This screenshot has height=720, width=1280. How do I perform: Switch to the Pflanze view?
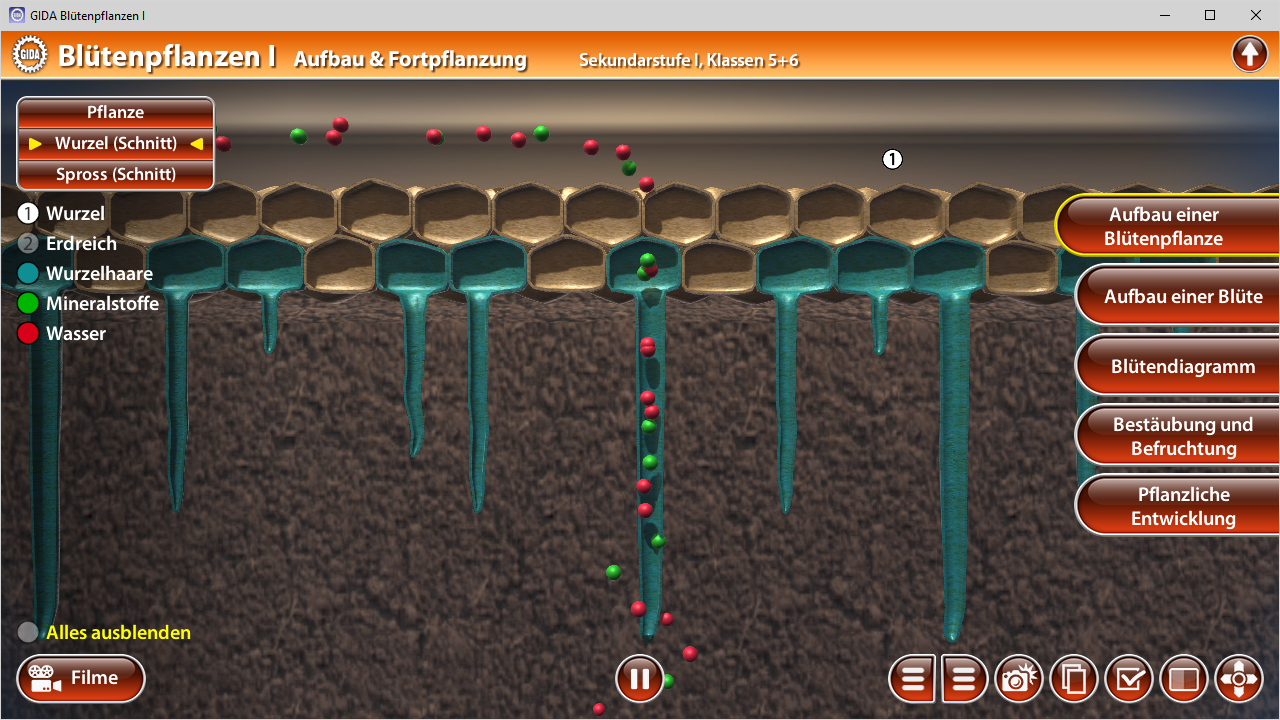pos(115,113)
